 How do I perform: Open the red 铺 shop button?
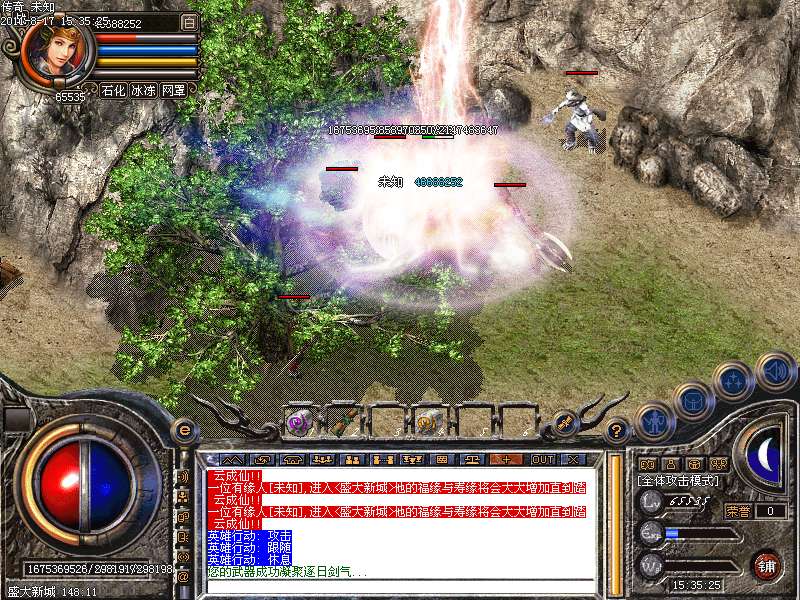coord(767,564)
